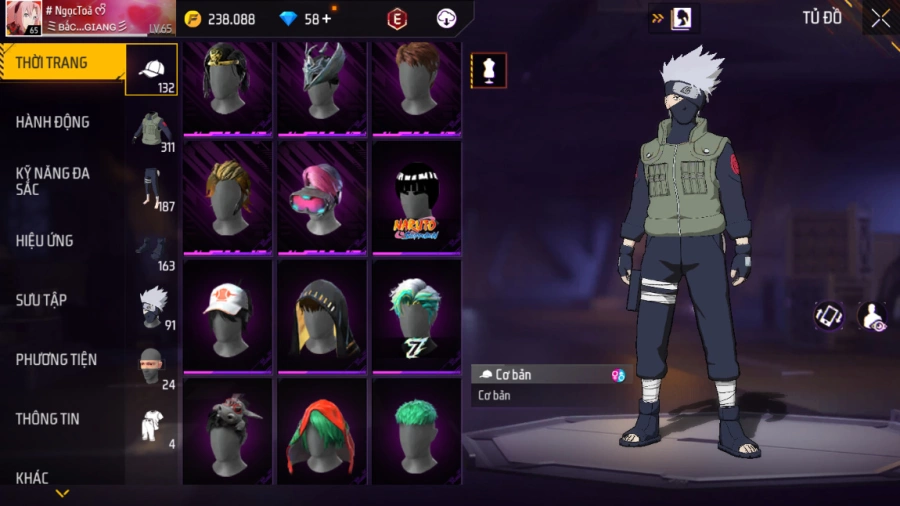Open the Thời Trang wardrobe category
The width and height of the screenshot is (900, 506).
[x=52, y=63]
